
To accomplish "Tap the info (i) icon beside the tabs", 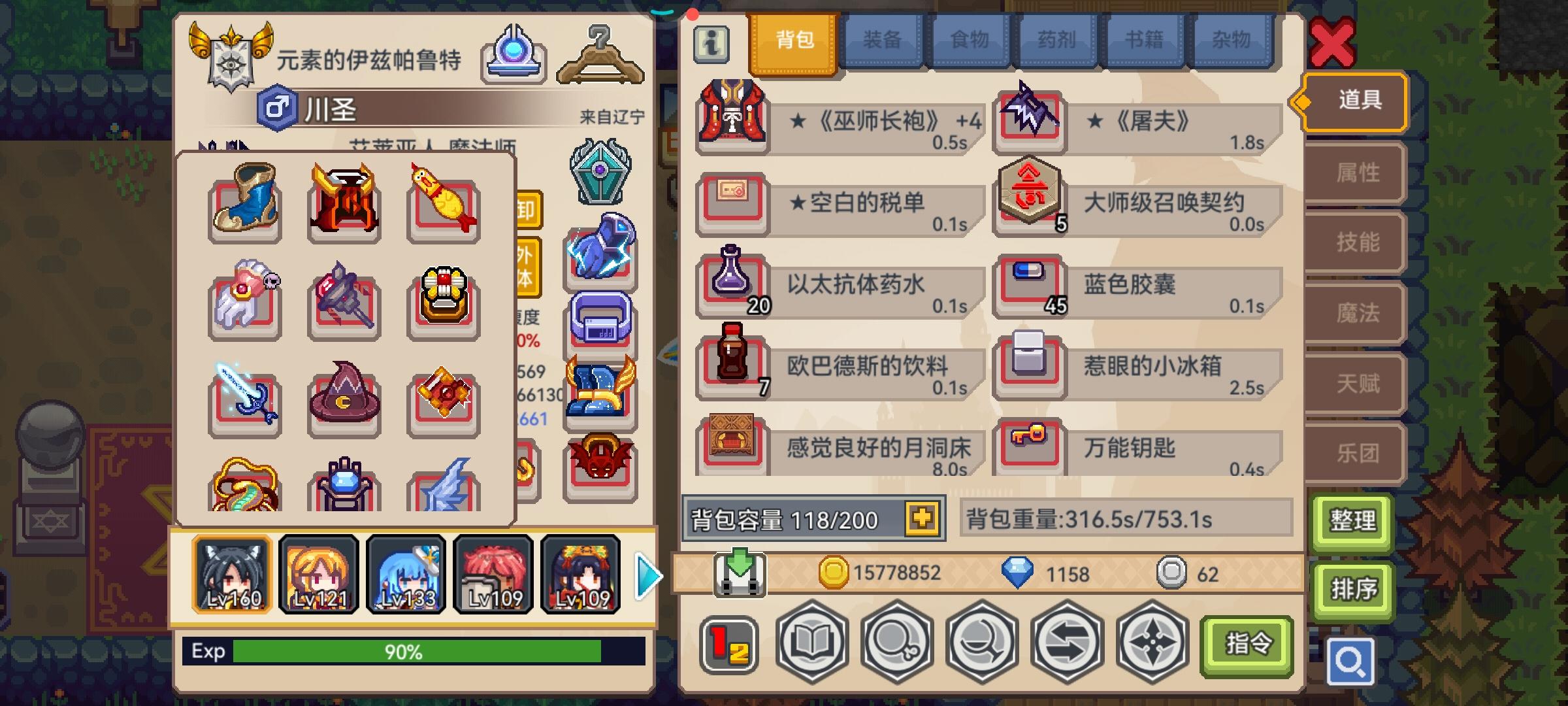I will coord(711,41).
